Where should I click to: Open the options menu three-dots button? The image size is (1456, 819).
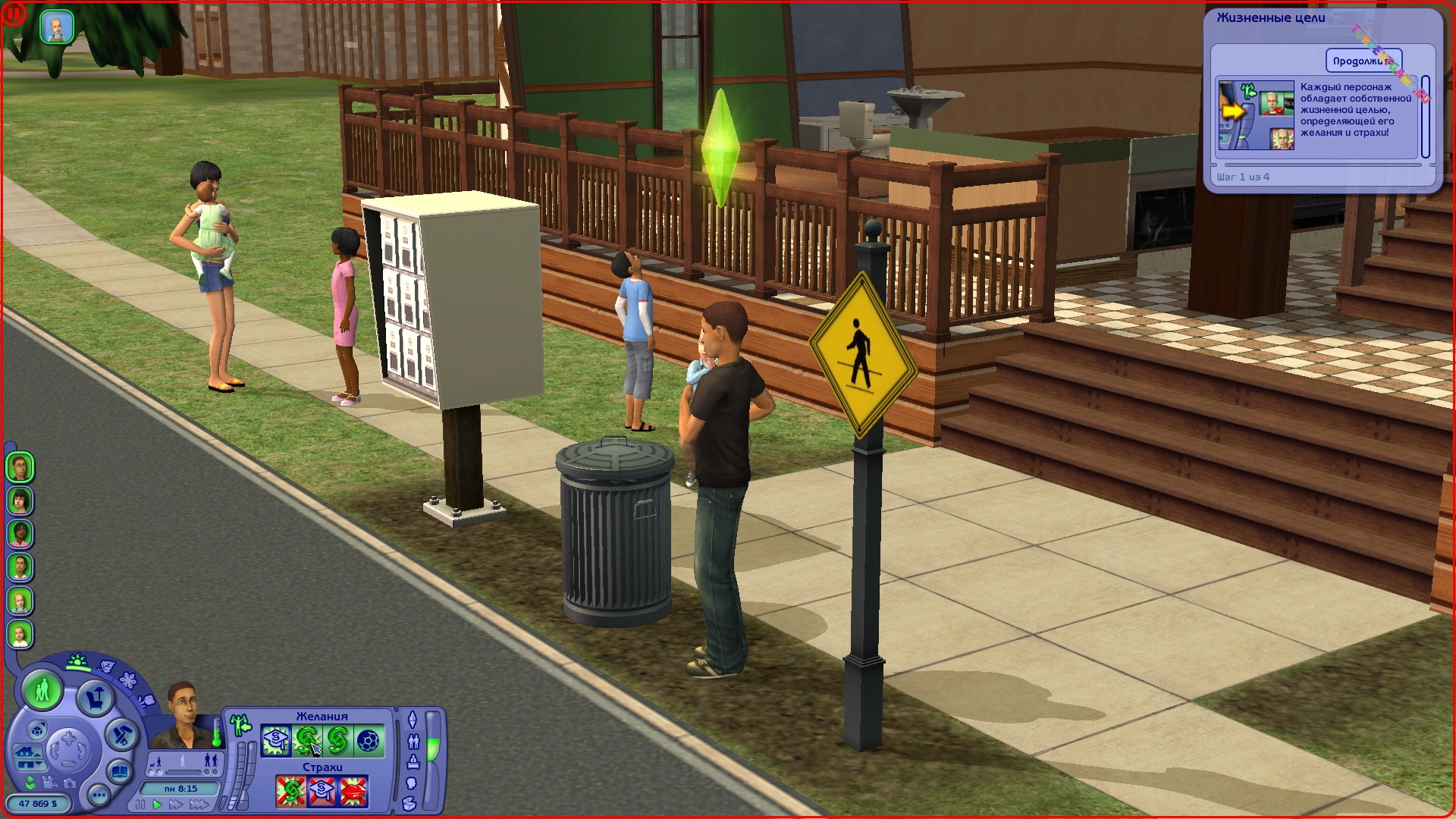pyautogui.click(x=99, y=795)
